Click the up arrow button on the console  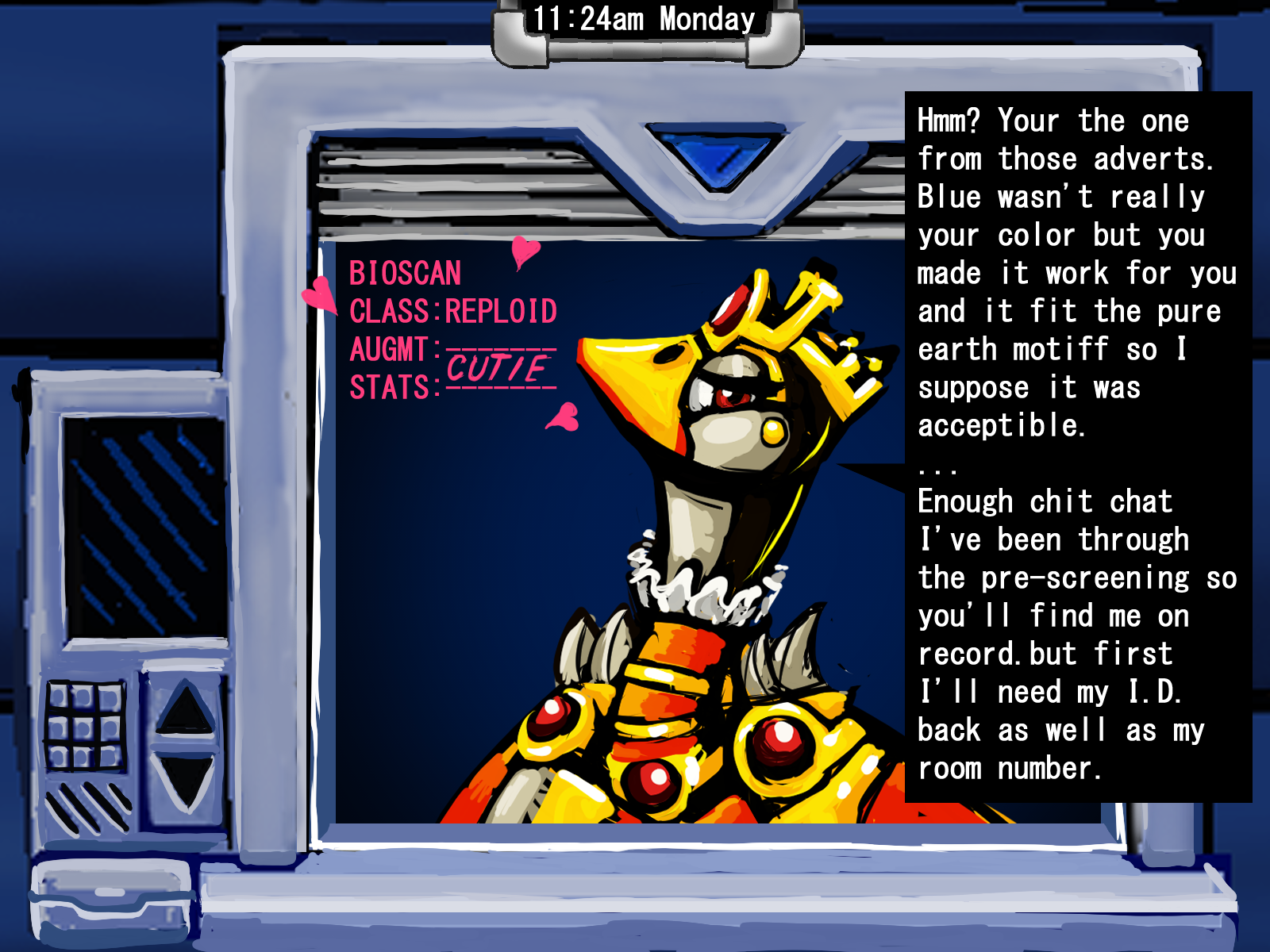point(185,708)
